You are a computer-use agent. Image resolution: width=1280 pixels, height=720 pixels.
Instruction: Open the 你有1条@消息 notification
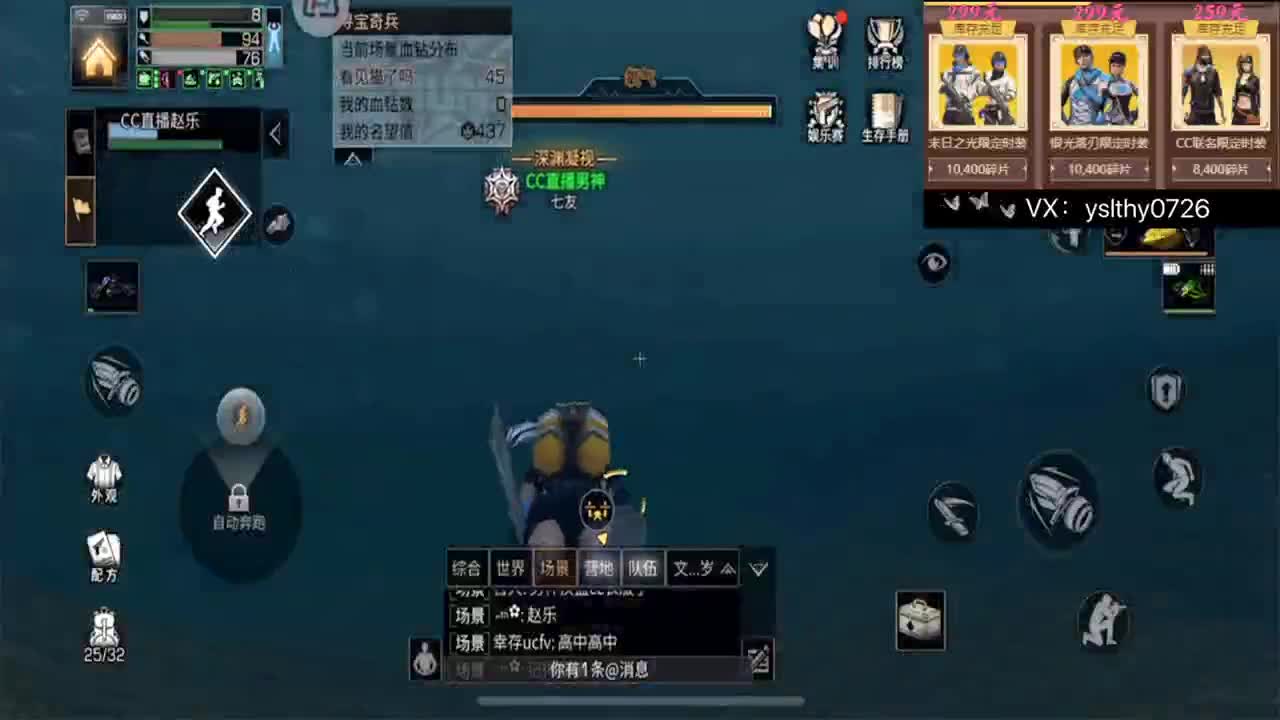click(x=600, y=672)
